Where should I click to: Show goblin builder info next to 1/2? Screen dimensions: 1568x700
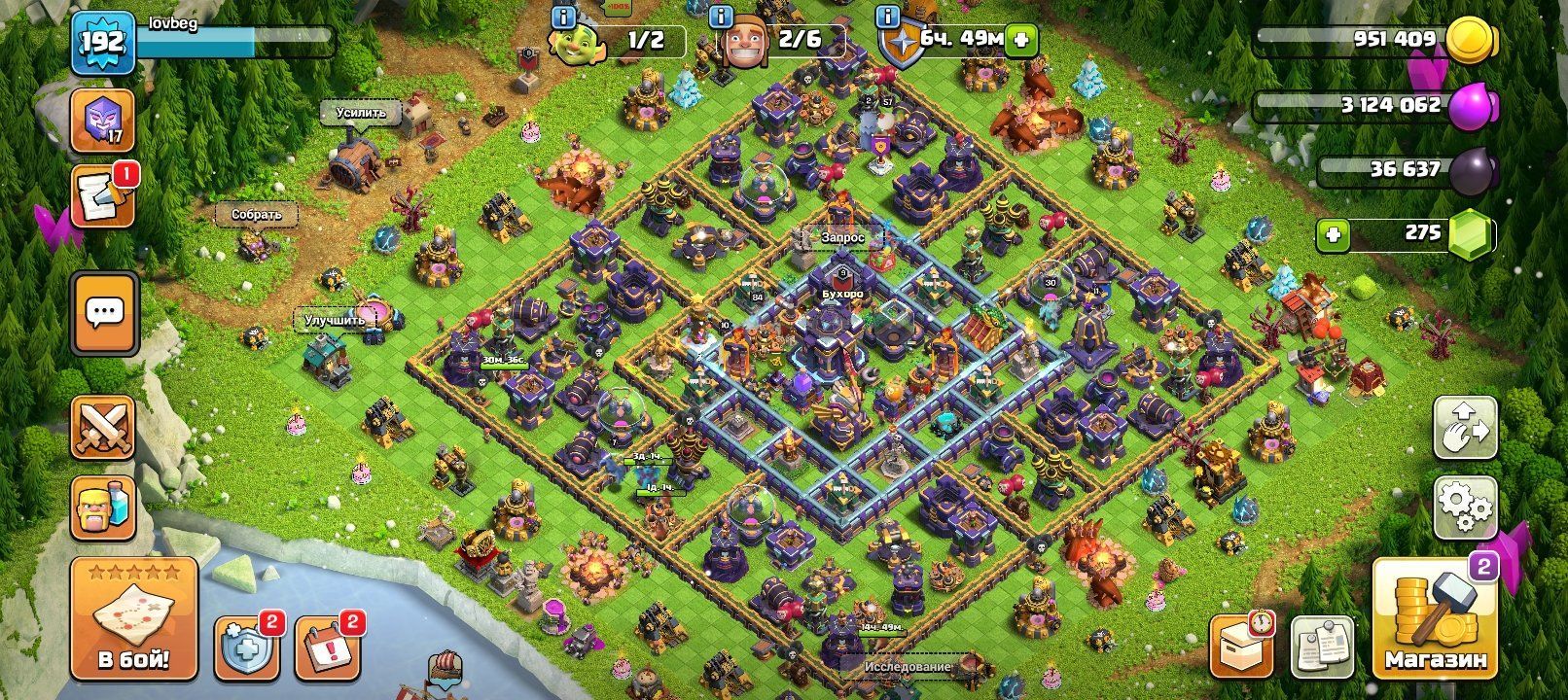(562, 17)
